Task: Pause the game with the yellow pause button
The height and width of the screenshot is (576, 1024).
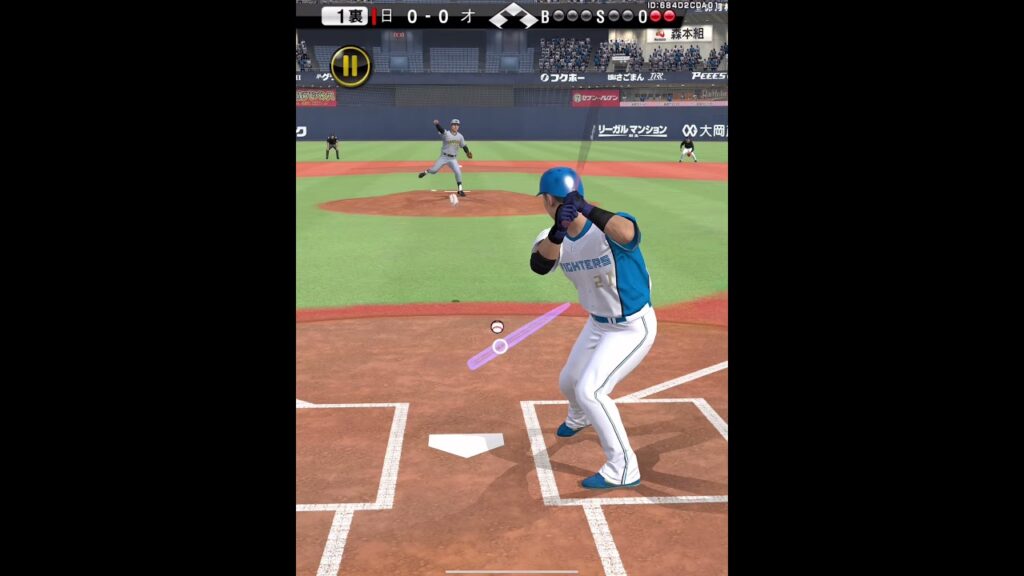Action: (x=350, y=67)
